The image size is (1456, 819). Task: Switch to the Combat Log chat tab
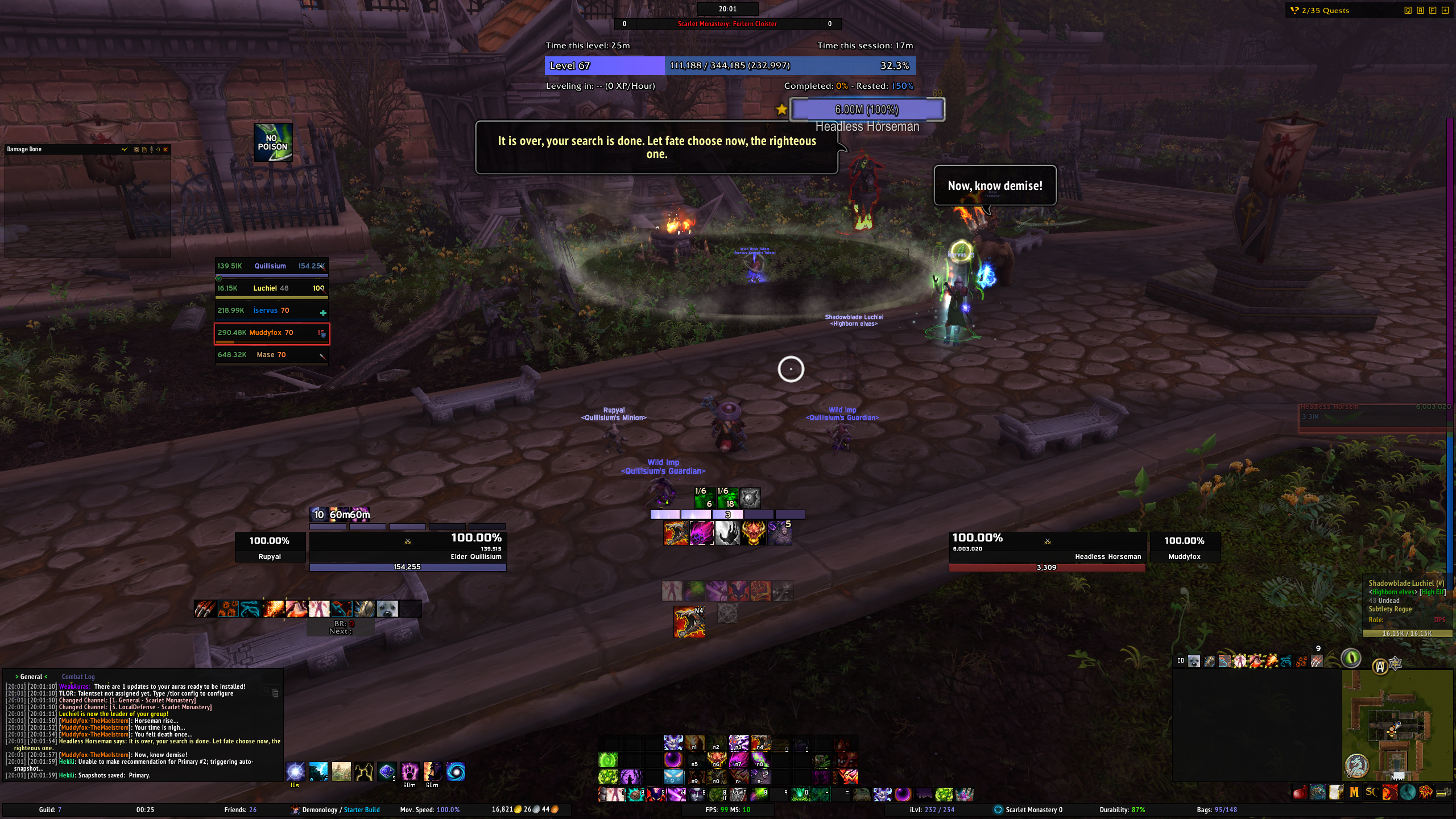coord(78,677)
